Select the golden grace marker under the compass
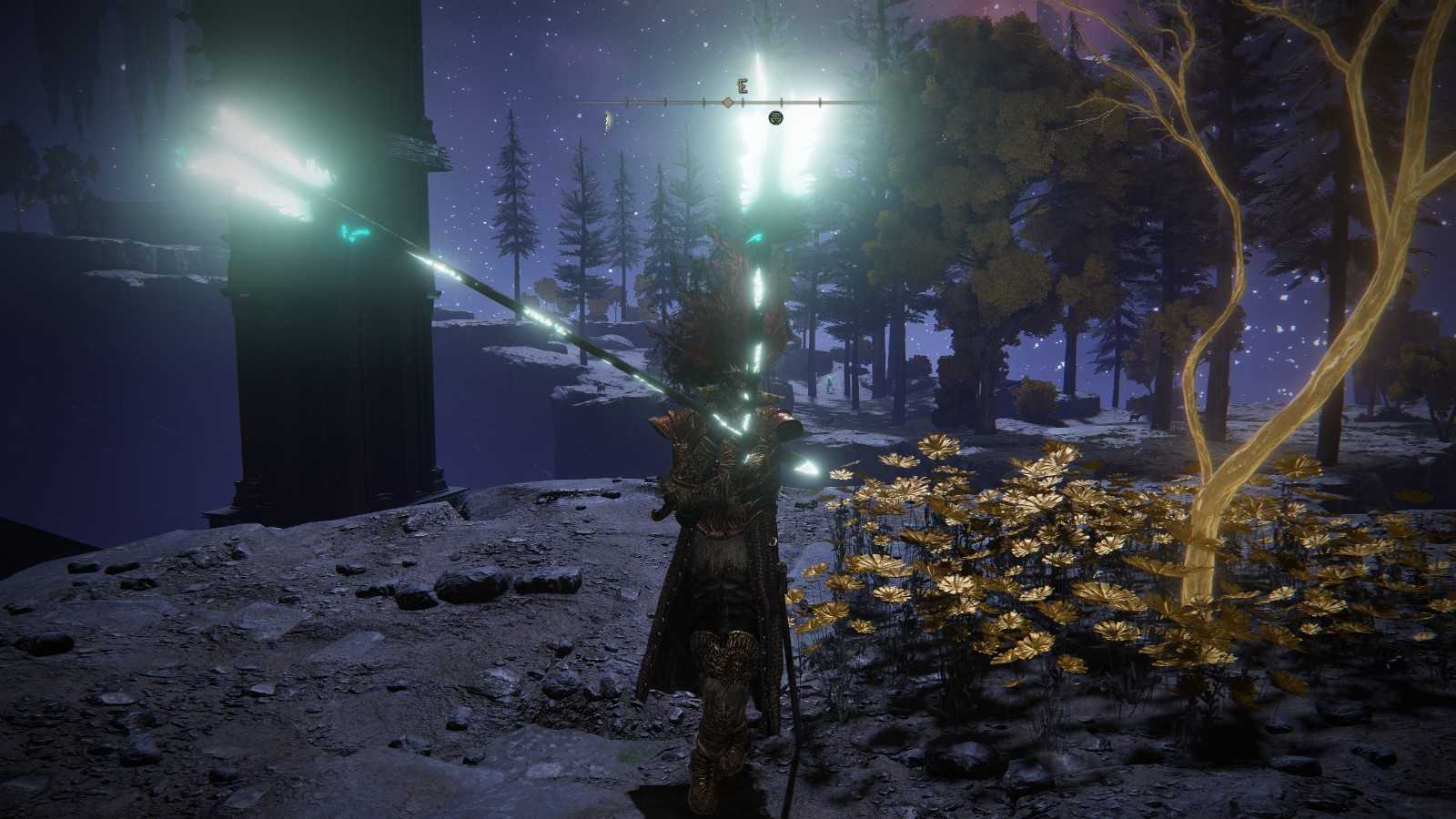 point(606,118)
